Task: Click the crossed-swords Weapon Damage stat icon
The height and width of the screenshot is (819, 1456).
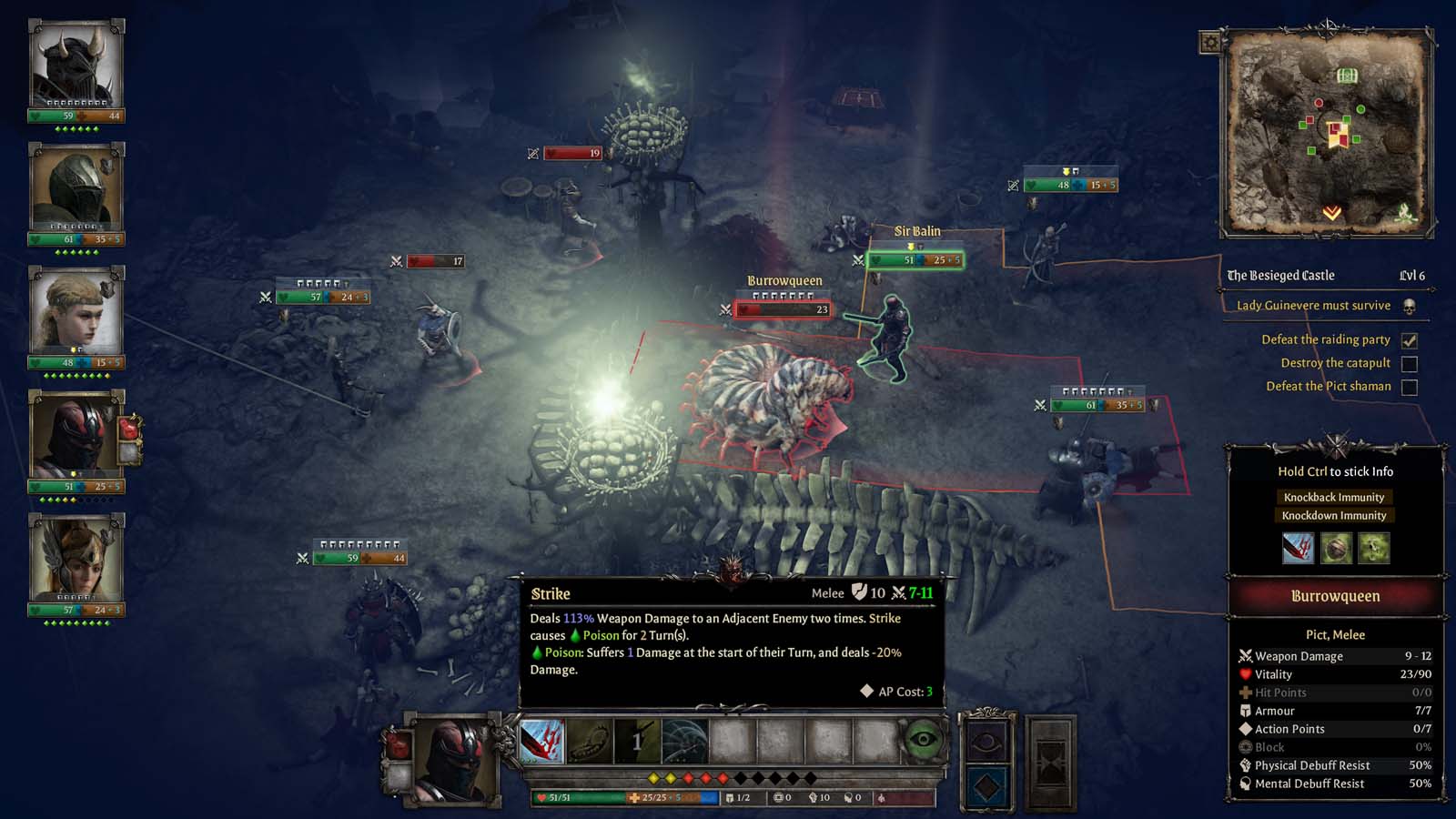Action: [1244, 656]
